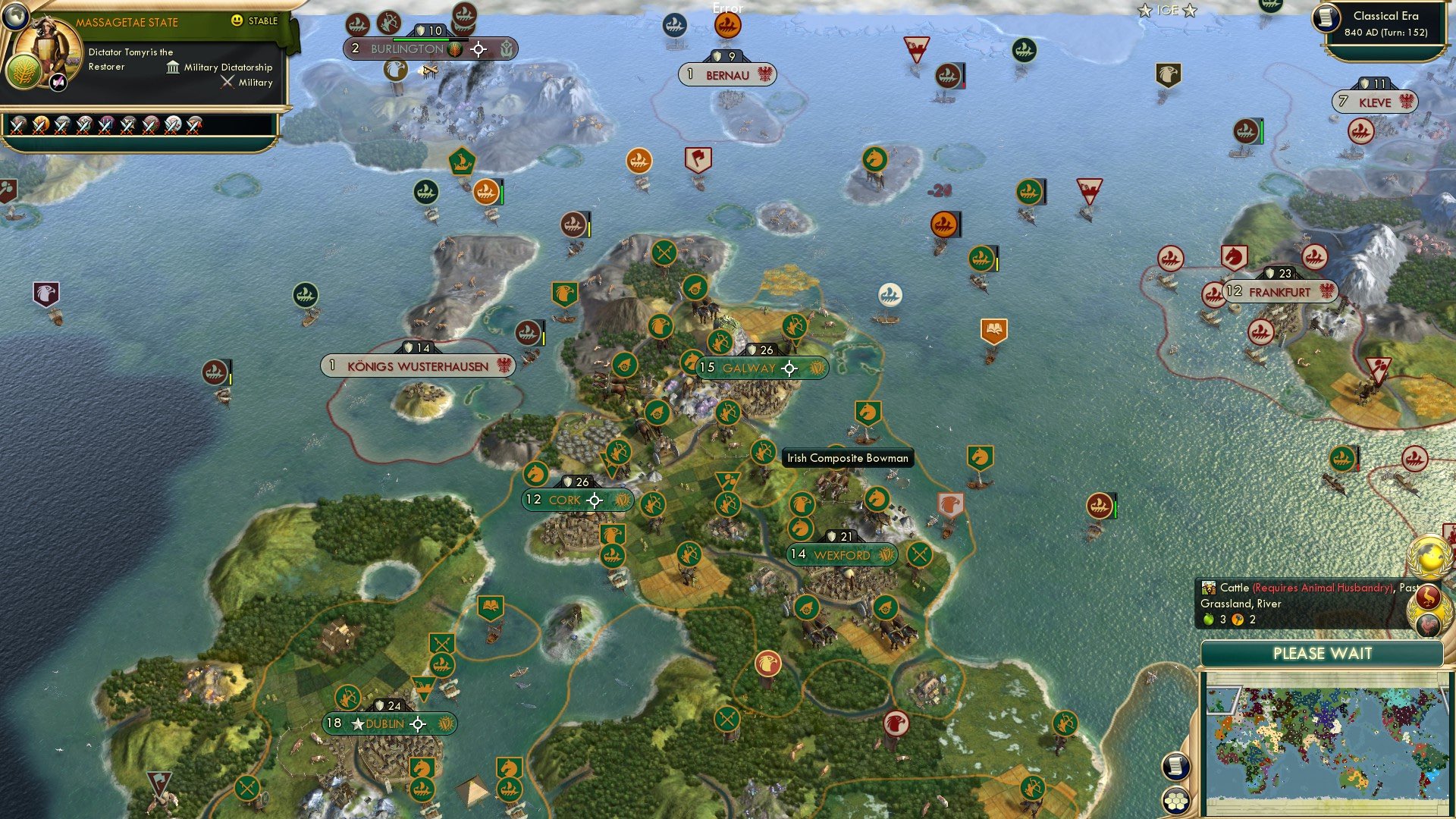The height and width of the screenshot is (819, 1456).
Task: Open the notification log scroll icon
Action: [1175, 767]
